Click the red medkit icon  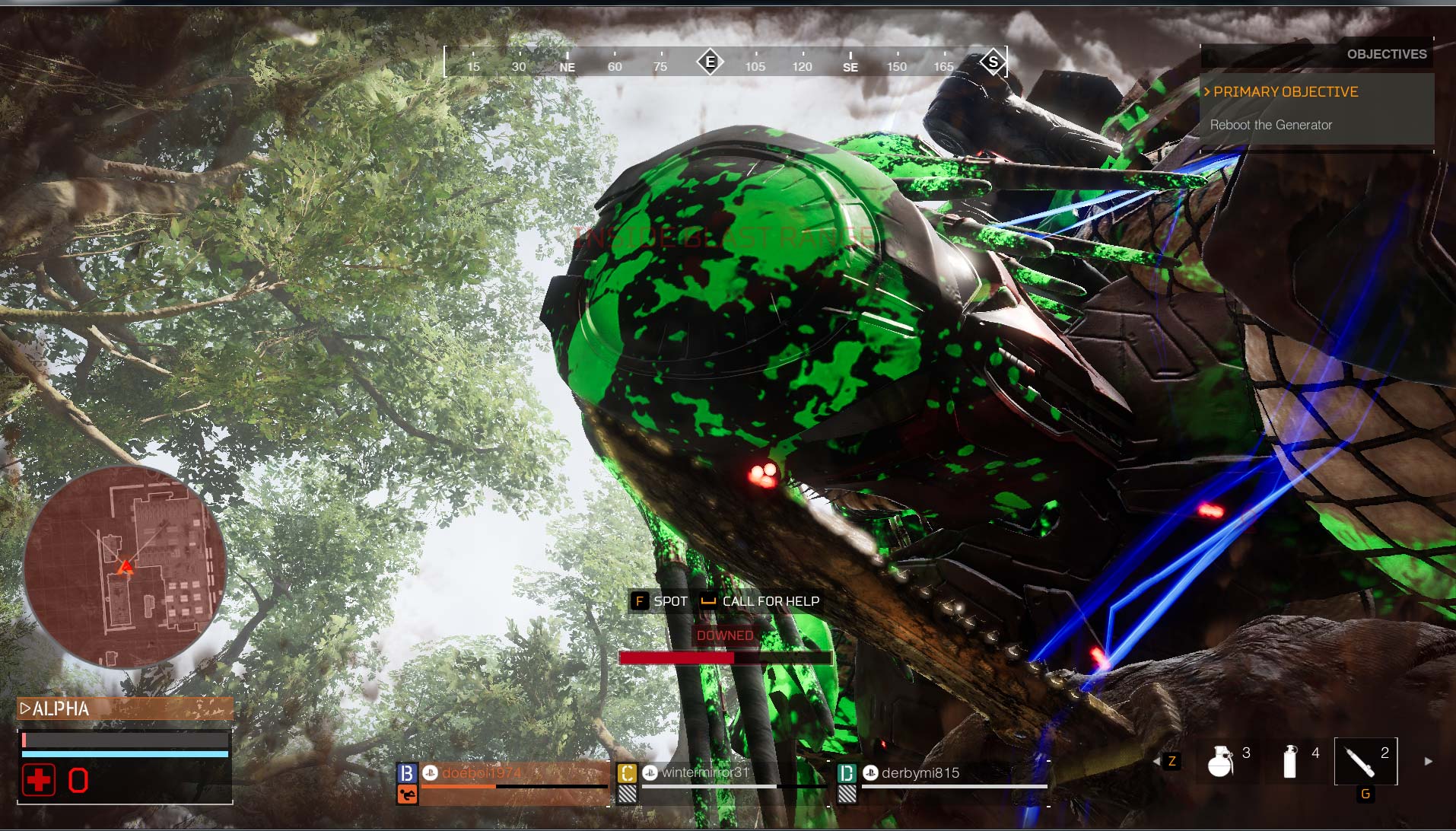coord(39,780)
